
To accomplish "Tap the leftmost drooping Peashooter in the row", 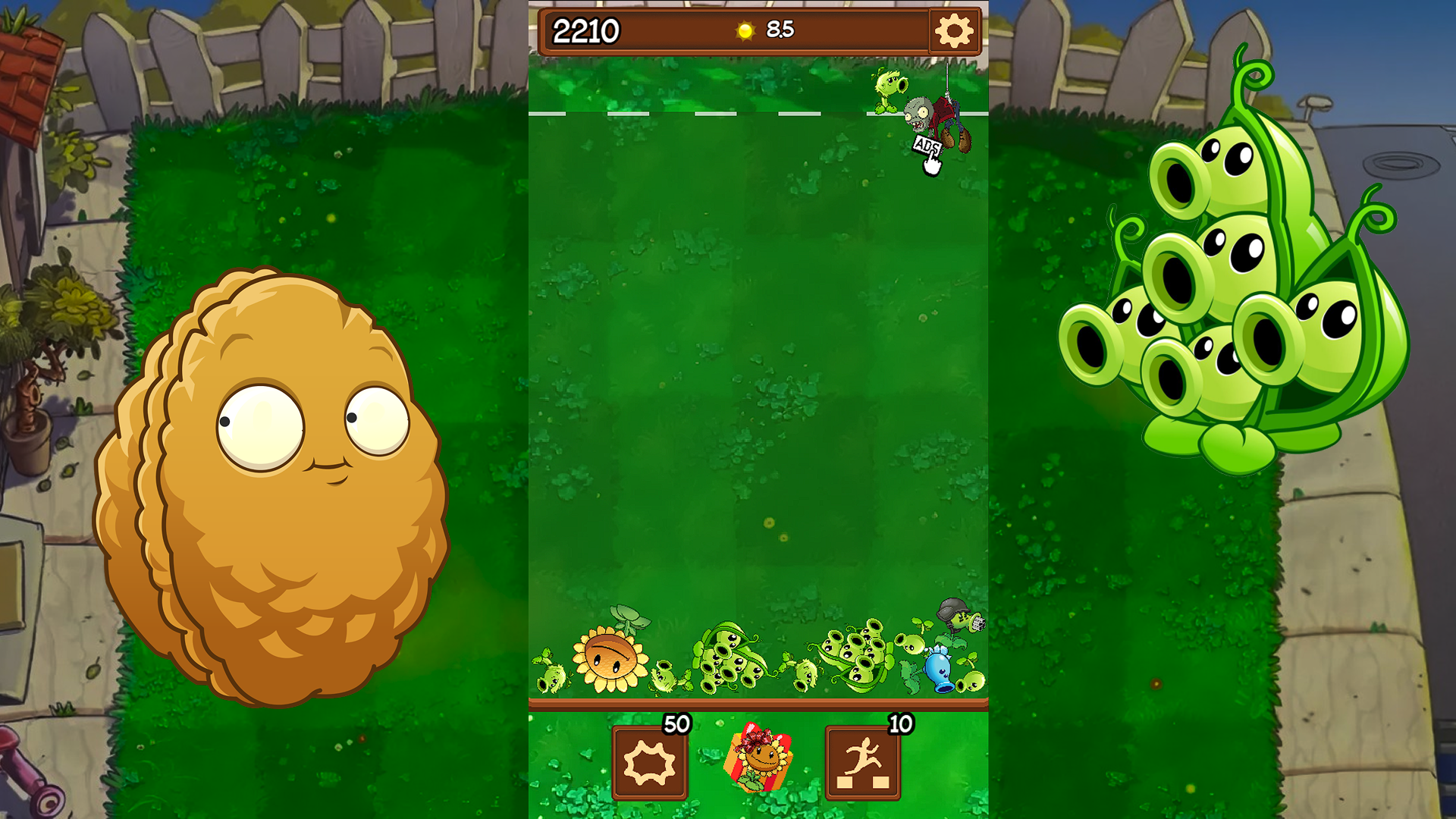I will click(553, 679).
